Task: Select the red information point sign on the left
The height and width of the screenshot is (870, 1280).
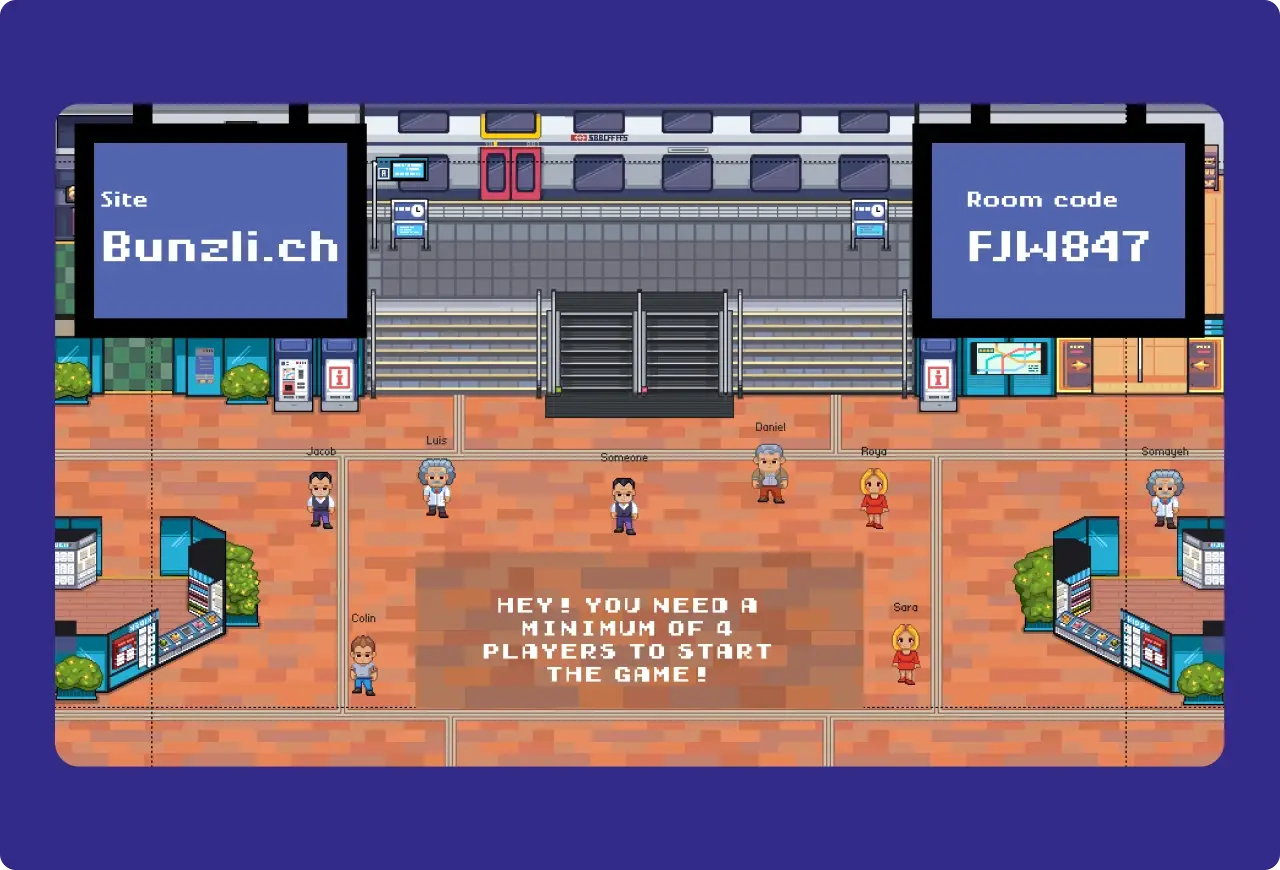Action: click(337, 377)
